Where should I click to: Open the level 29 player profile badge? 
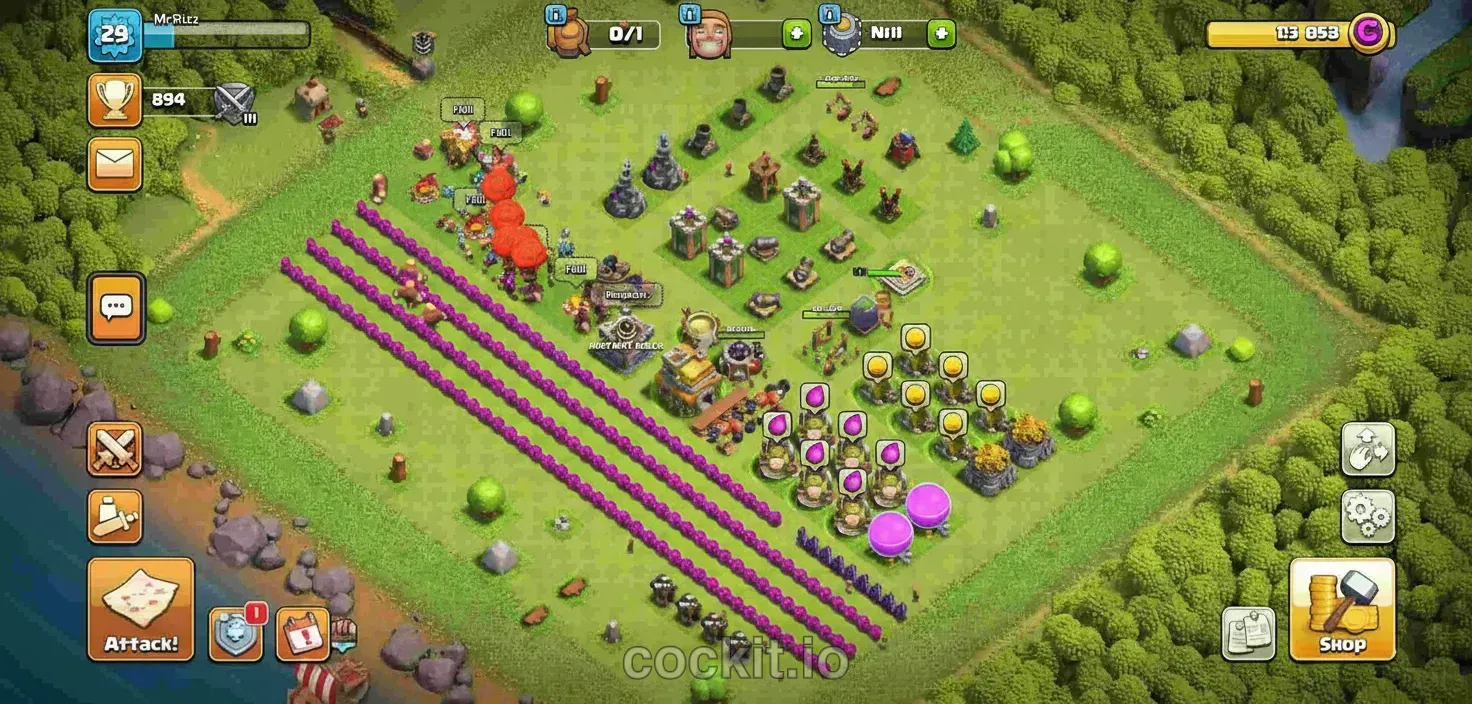pos(116,36)
